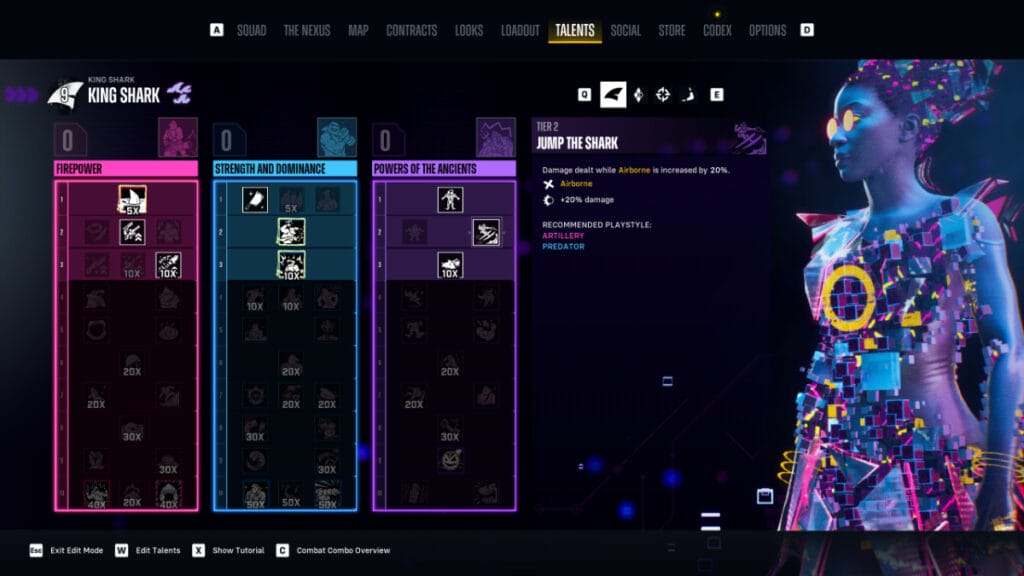Switch to the Social tab

coord(626,30)
